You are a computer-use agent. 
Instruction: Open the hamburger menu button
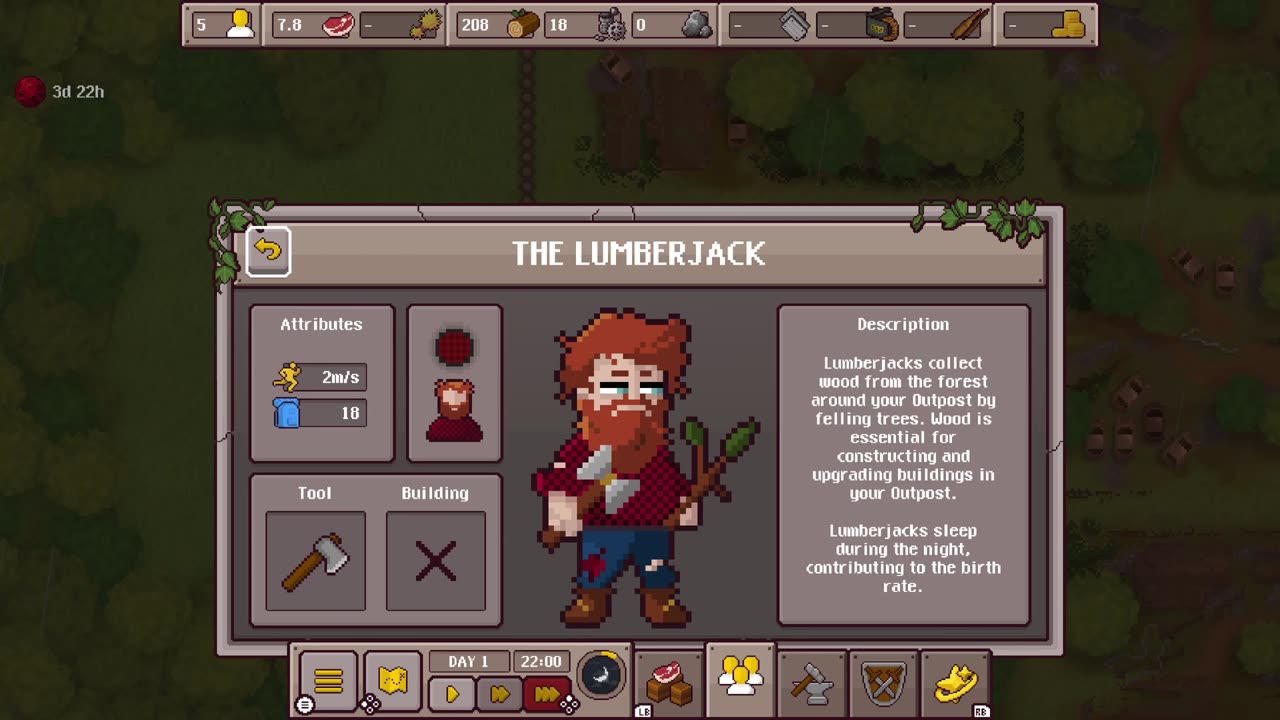(x=328, y=682)
